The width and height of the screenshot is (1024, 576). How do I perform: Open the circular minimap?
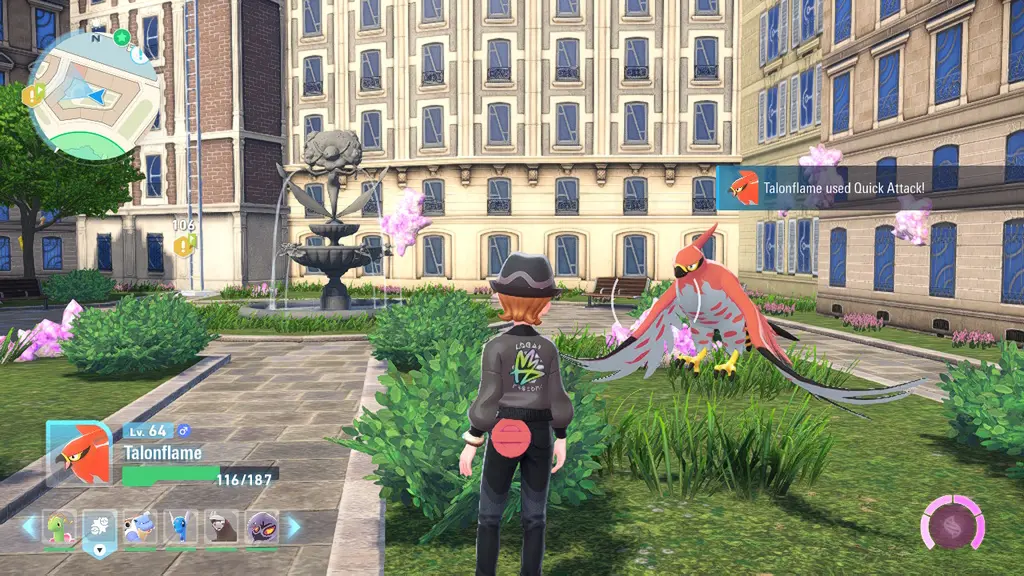pyautogui.click(x=94, y=93)
